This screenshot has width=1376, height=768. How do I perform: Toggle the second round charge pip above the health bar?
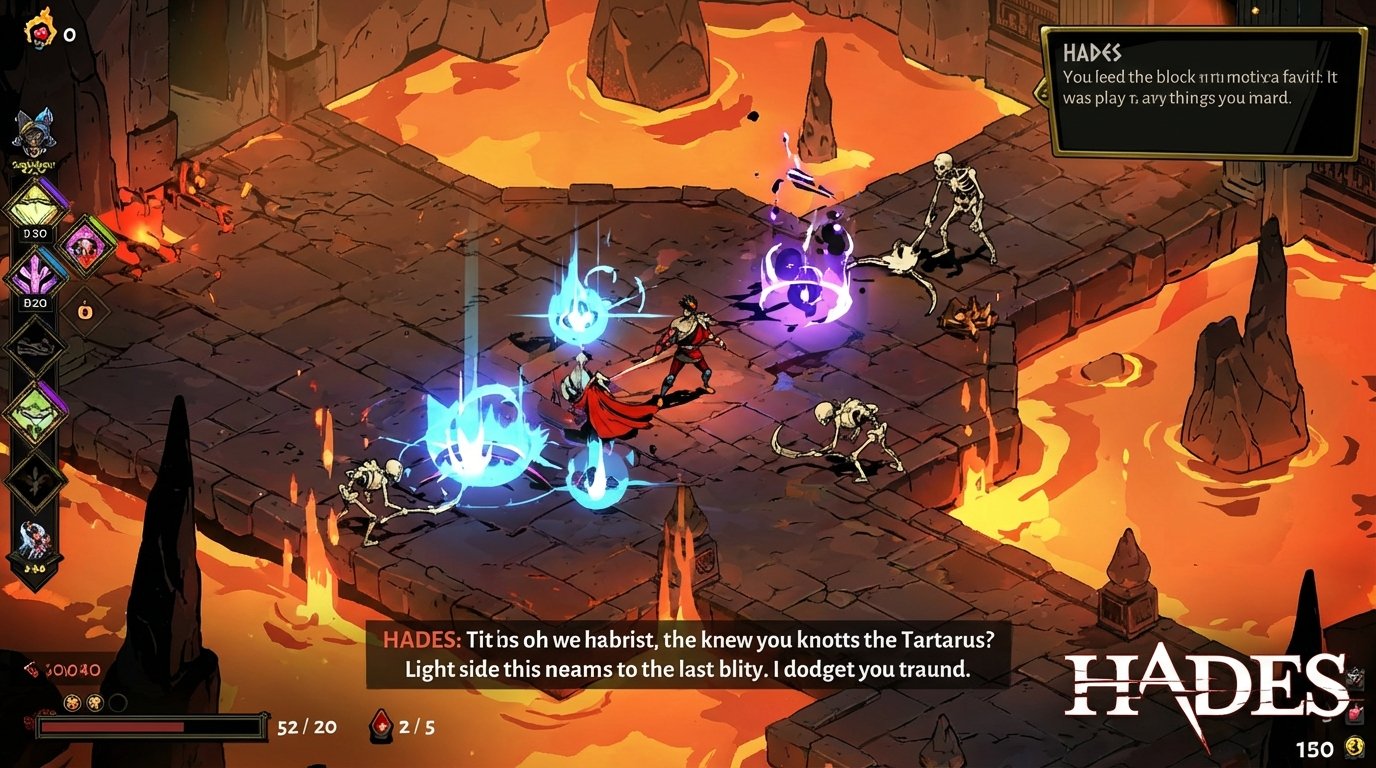pos(95,703)
